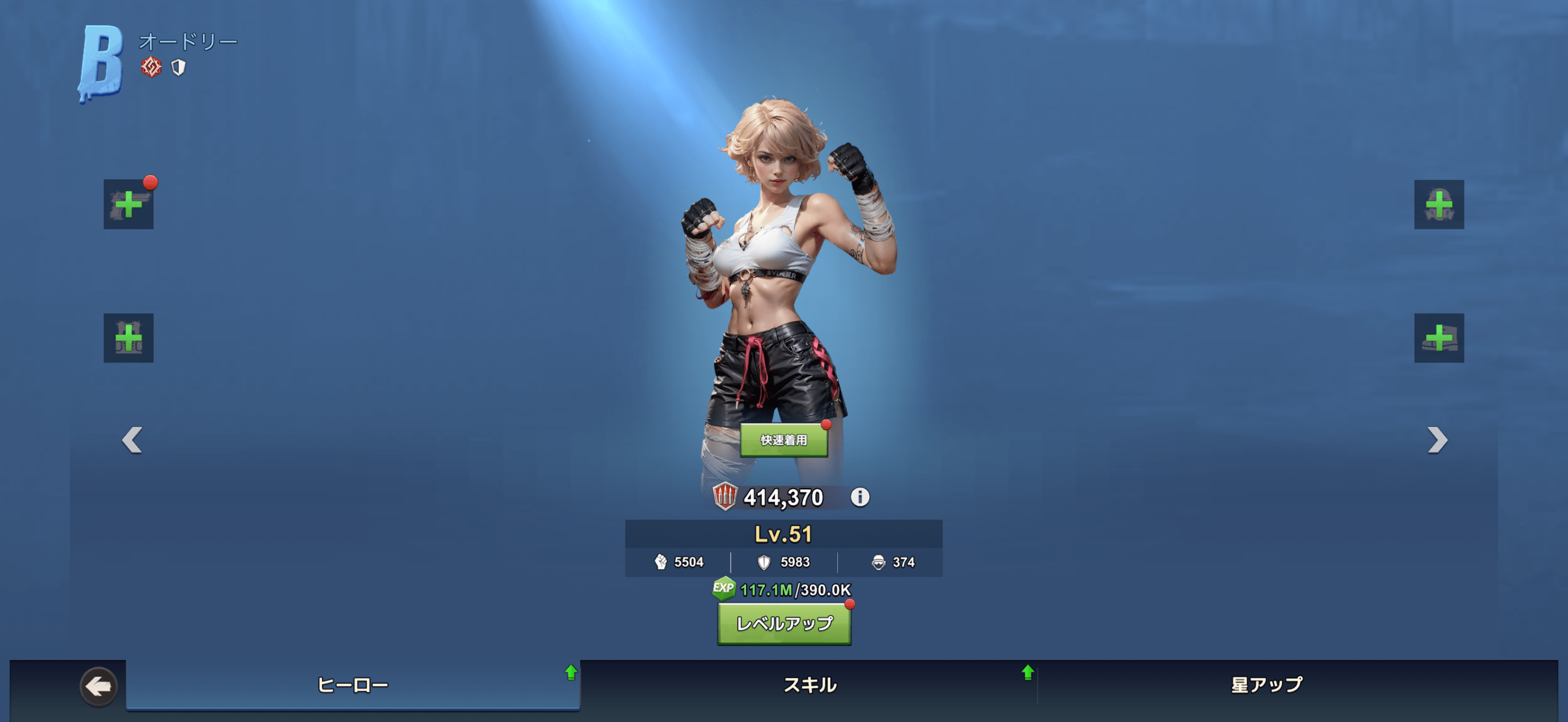Show the previous hero with left chevron

point(132,440)
